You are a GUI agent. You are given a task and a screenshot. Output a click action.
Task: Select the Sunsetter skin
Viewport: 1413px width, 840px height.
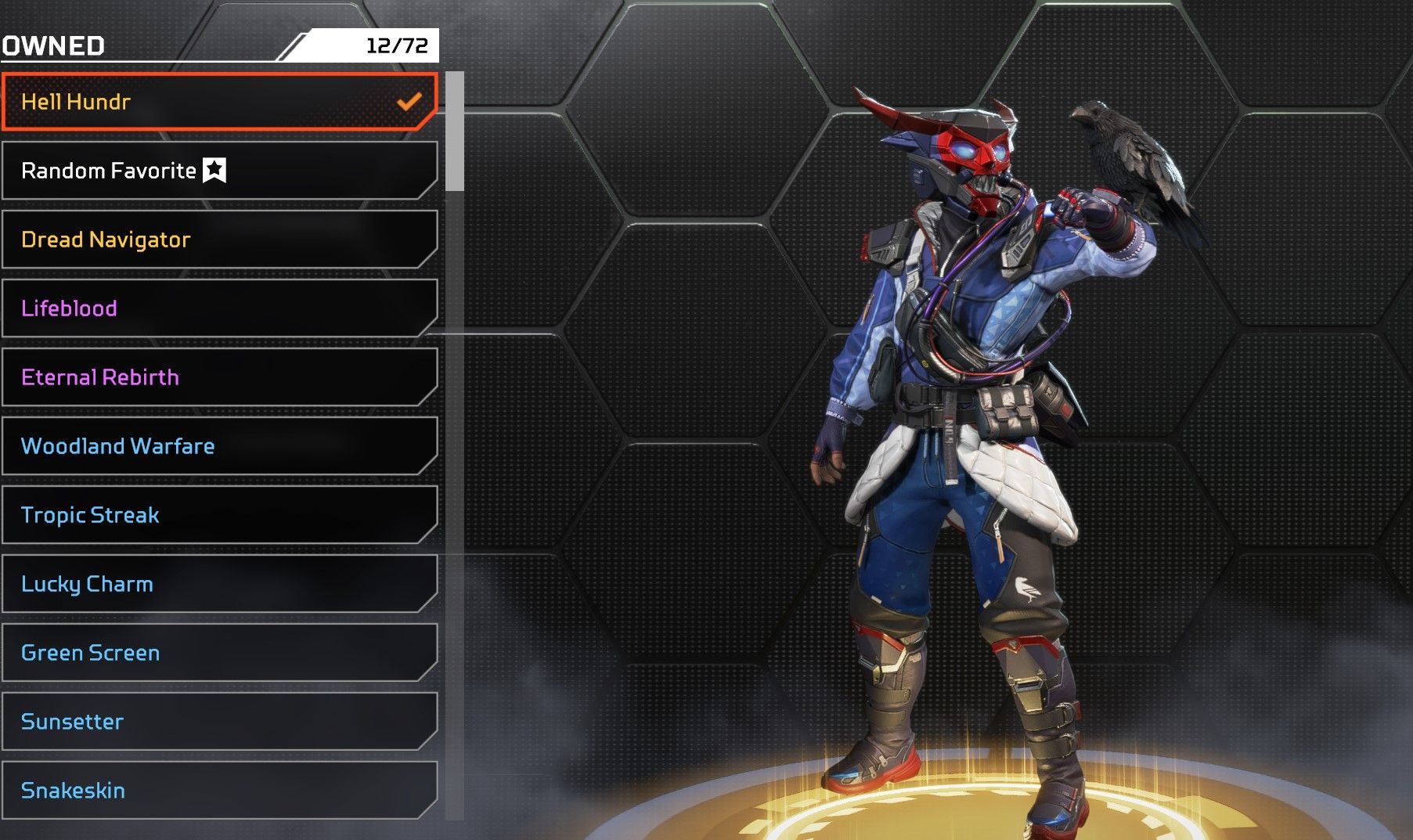click(219, 722)
